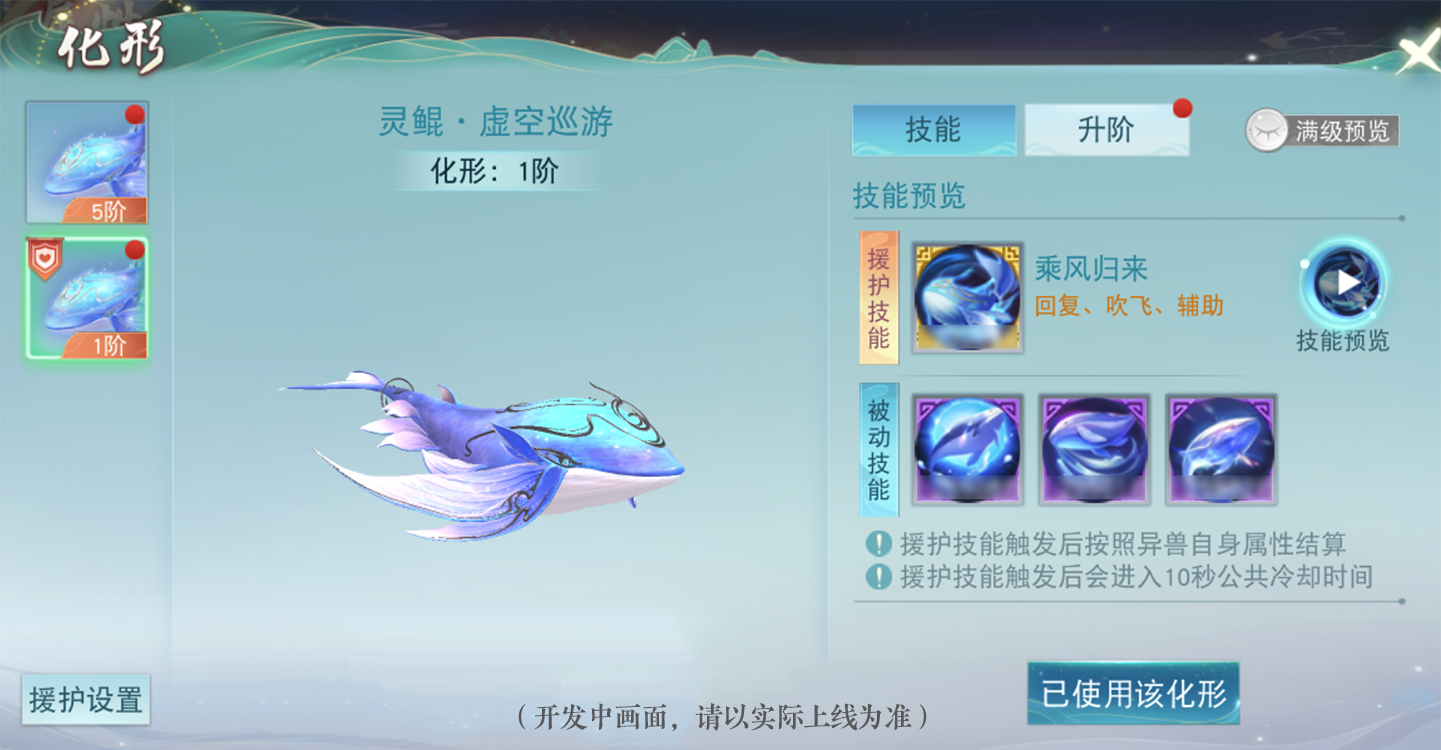1441x750 pixels.
Task: Expand the first warning note about 援护技能 attributes
Action: tap(876, 544)
